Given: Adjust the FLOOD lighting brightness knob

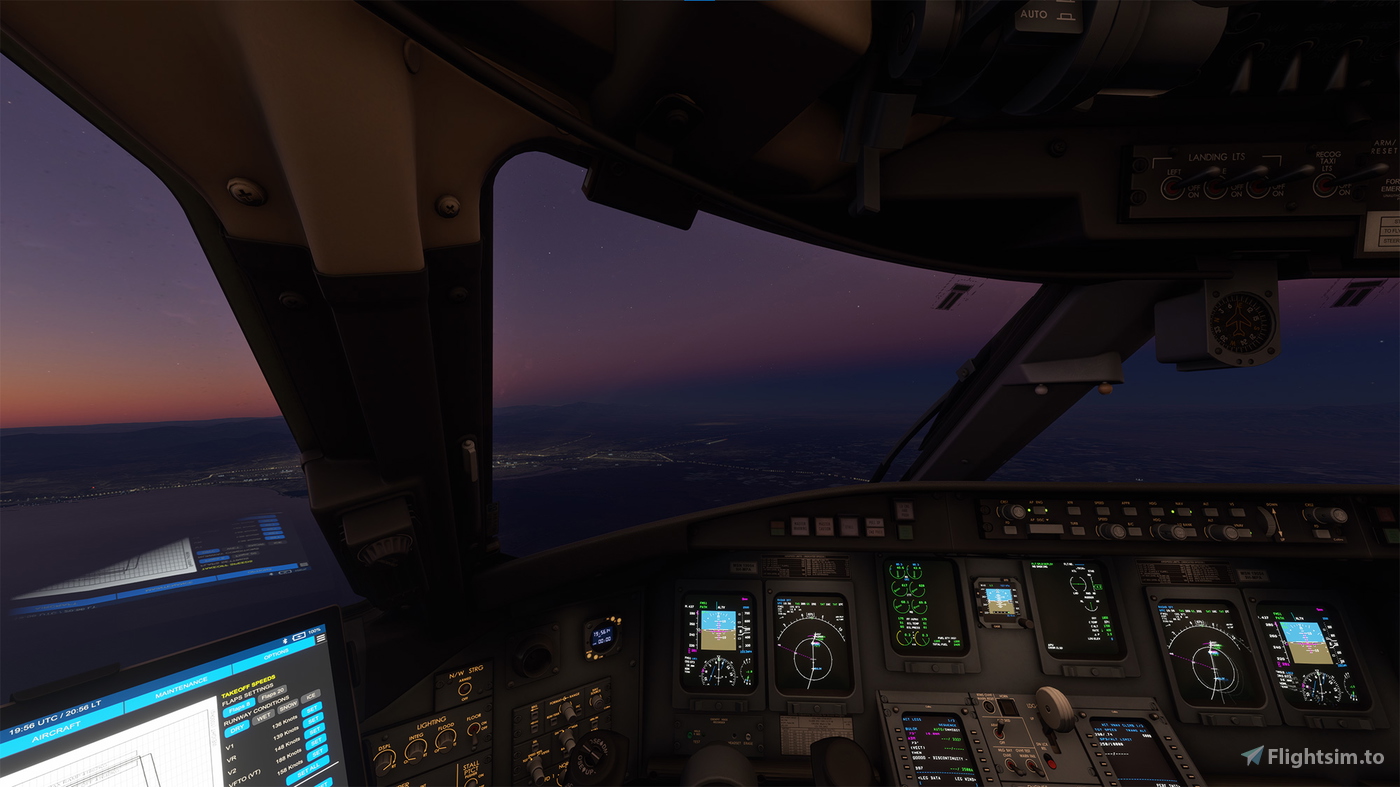Looking at the screenshot, I should point(446,742).
